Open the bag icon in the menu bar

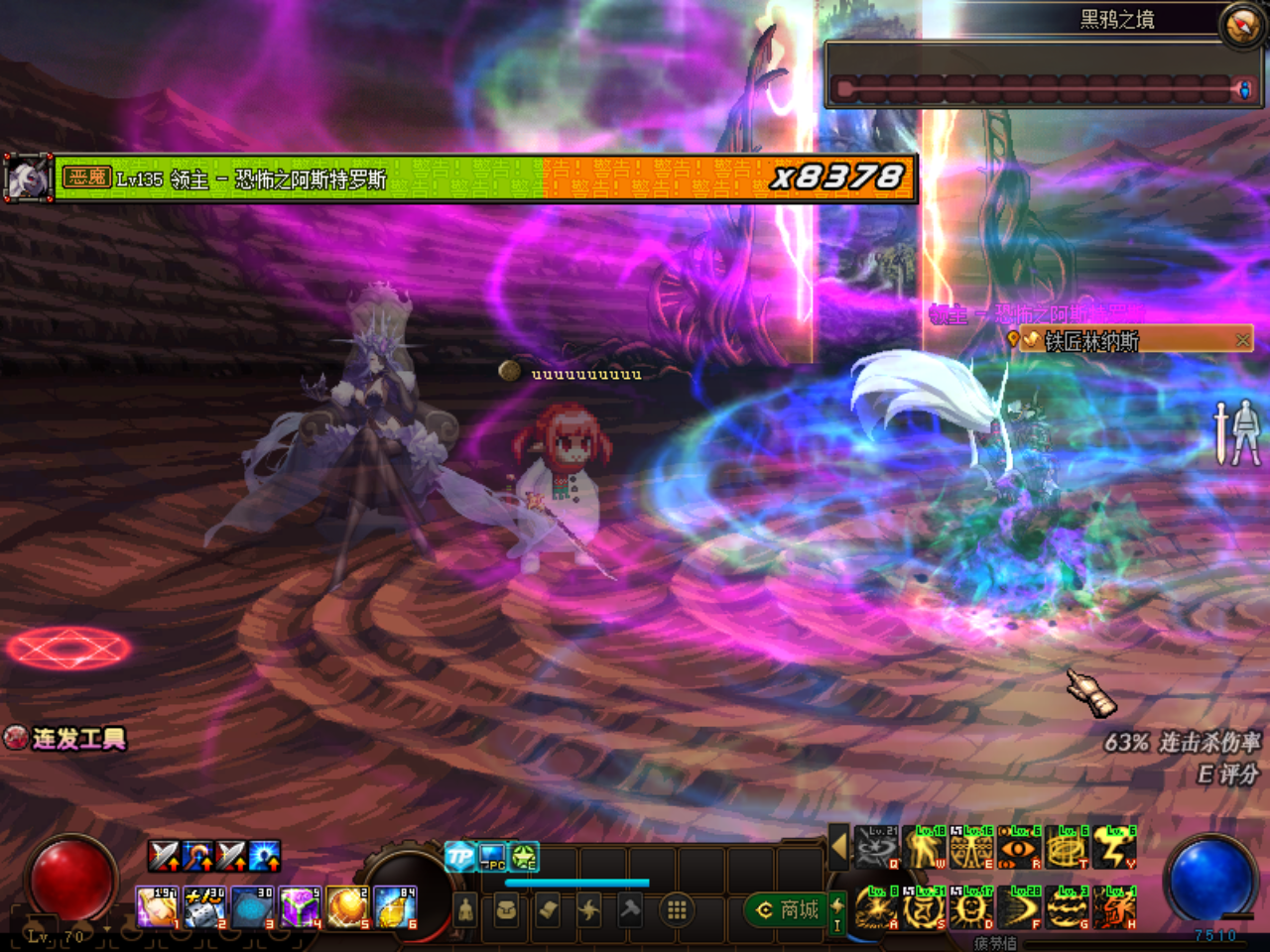506,909
